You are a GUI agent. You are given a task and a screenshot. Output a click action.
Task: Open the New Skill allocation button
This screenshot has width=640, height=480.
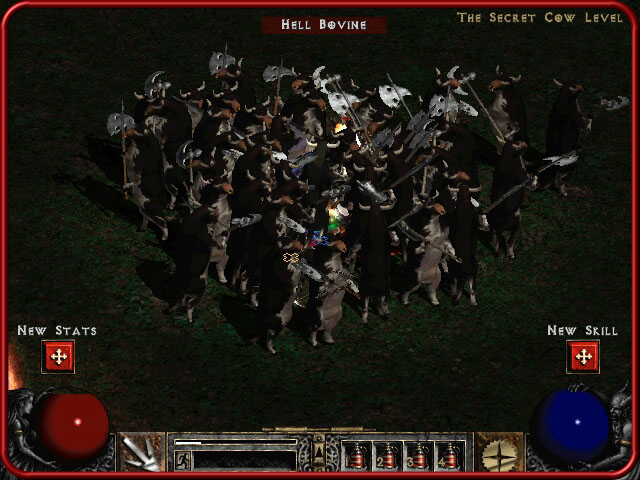(582, 356)
